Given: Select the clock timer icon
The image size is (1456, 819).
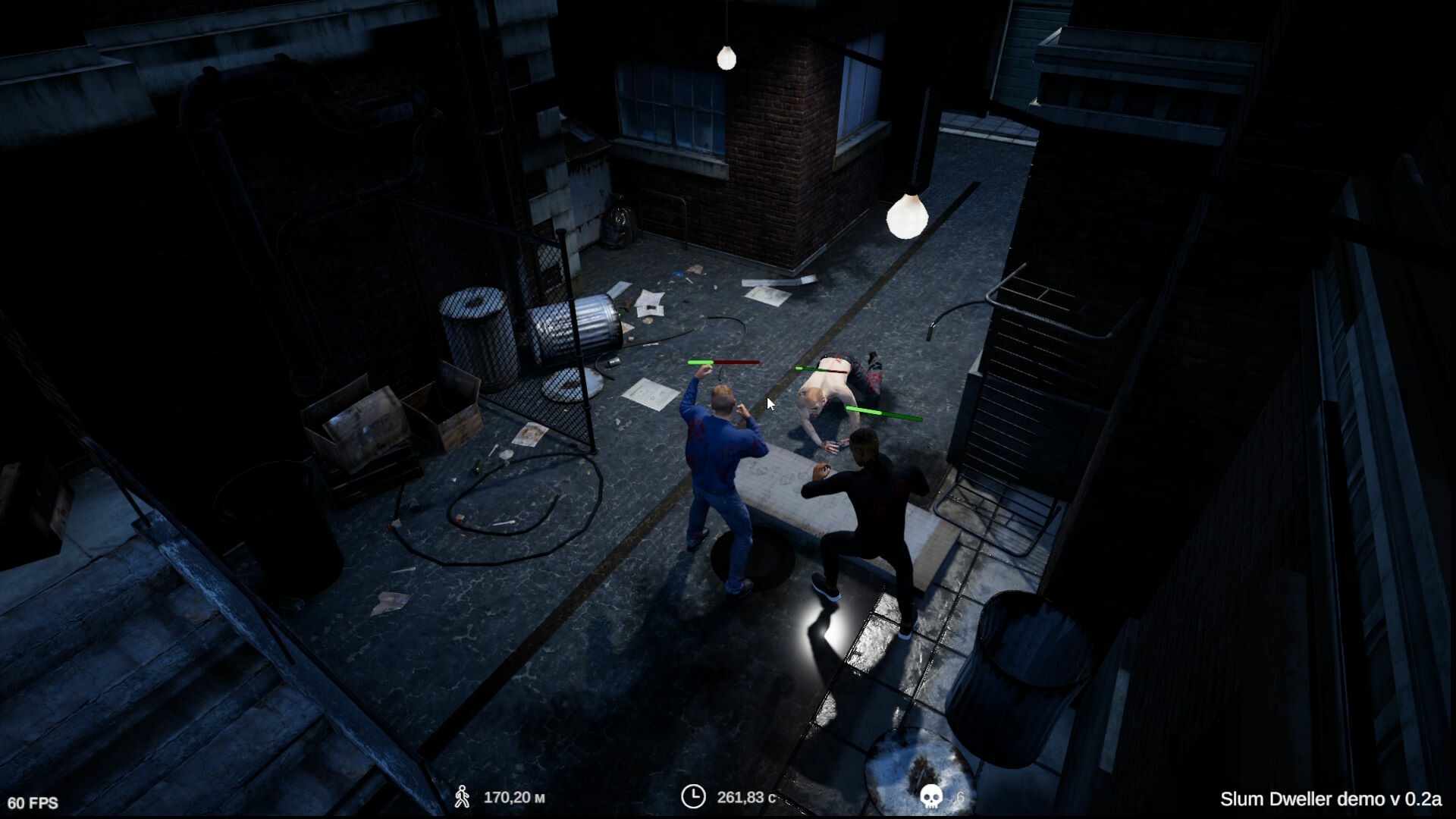Looking at the screenshot, I should pyautogui.click(x=694, y=797).
